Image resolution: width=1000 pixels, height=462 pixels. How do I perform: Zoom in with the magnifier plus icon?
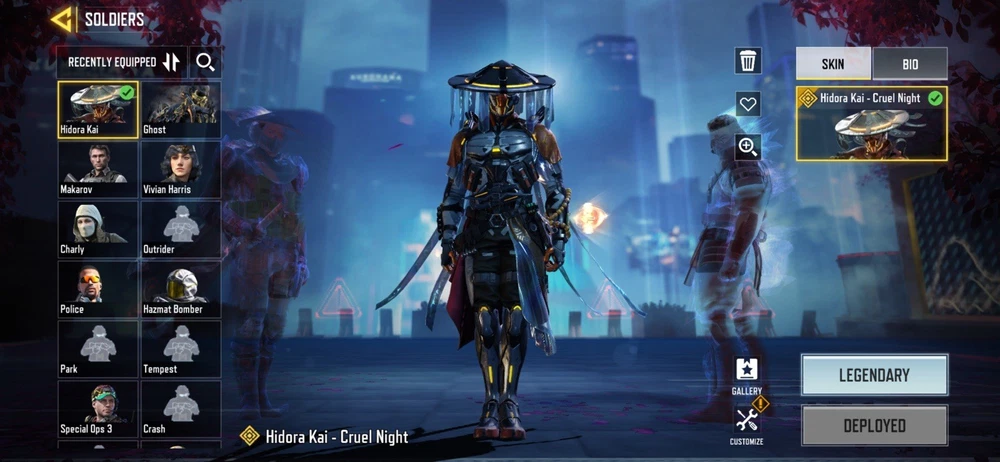pos(748,147)
